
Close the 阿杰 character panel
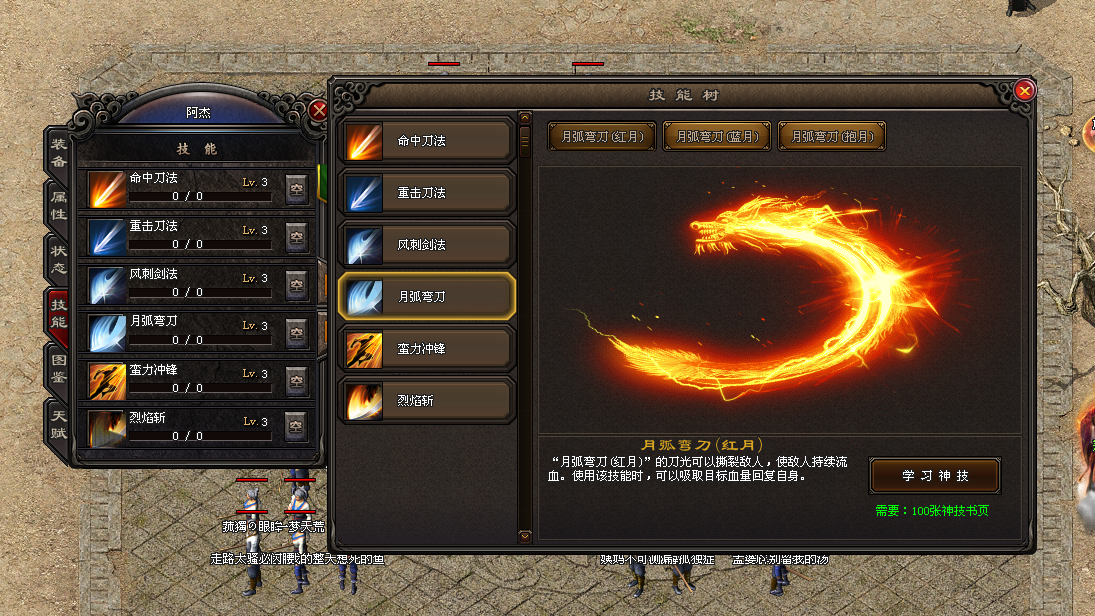pos(318,110)
